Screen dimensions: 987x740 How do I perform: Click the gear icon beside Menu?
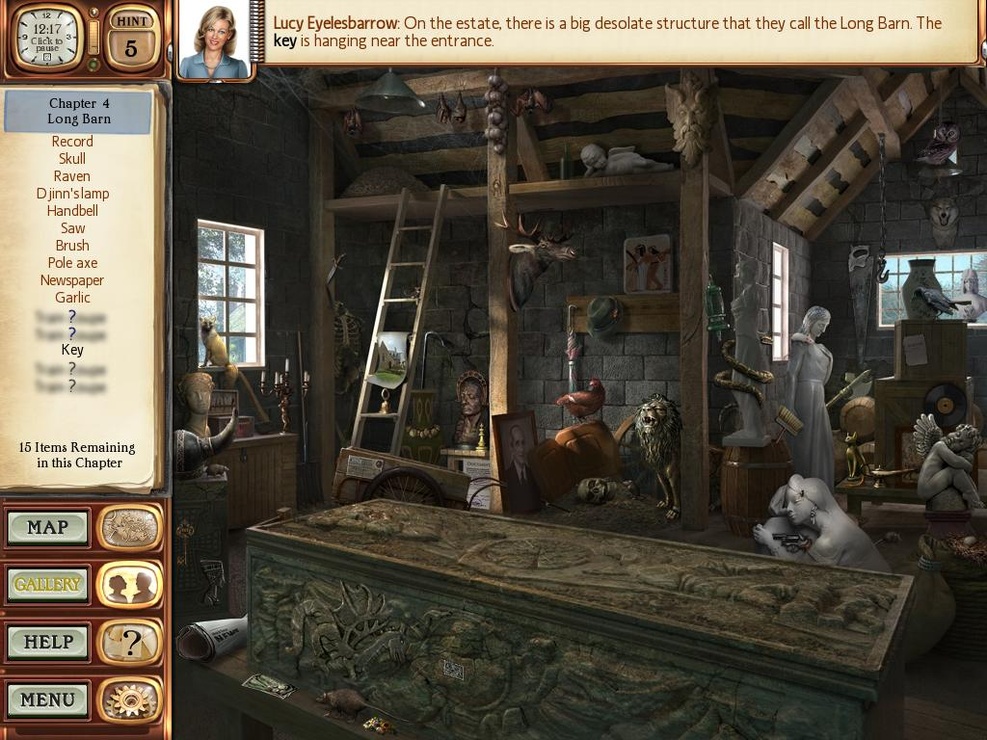(x=130, y=699)
